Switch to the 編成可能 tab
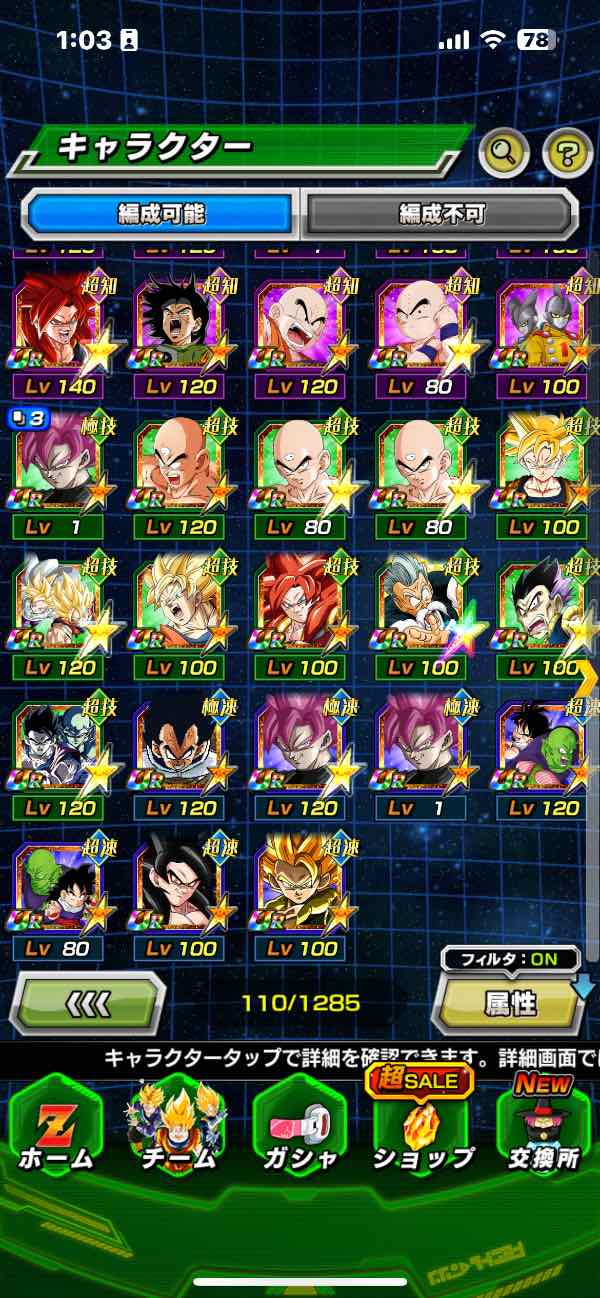 pos(162,213)
